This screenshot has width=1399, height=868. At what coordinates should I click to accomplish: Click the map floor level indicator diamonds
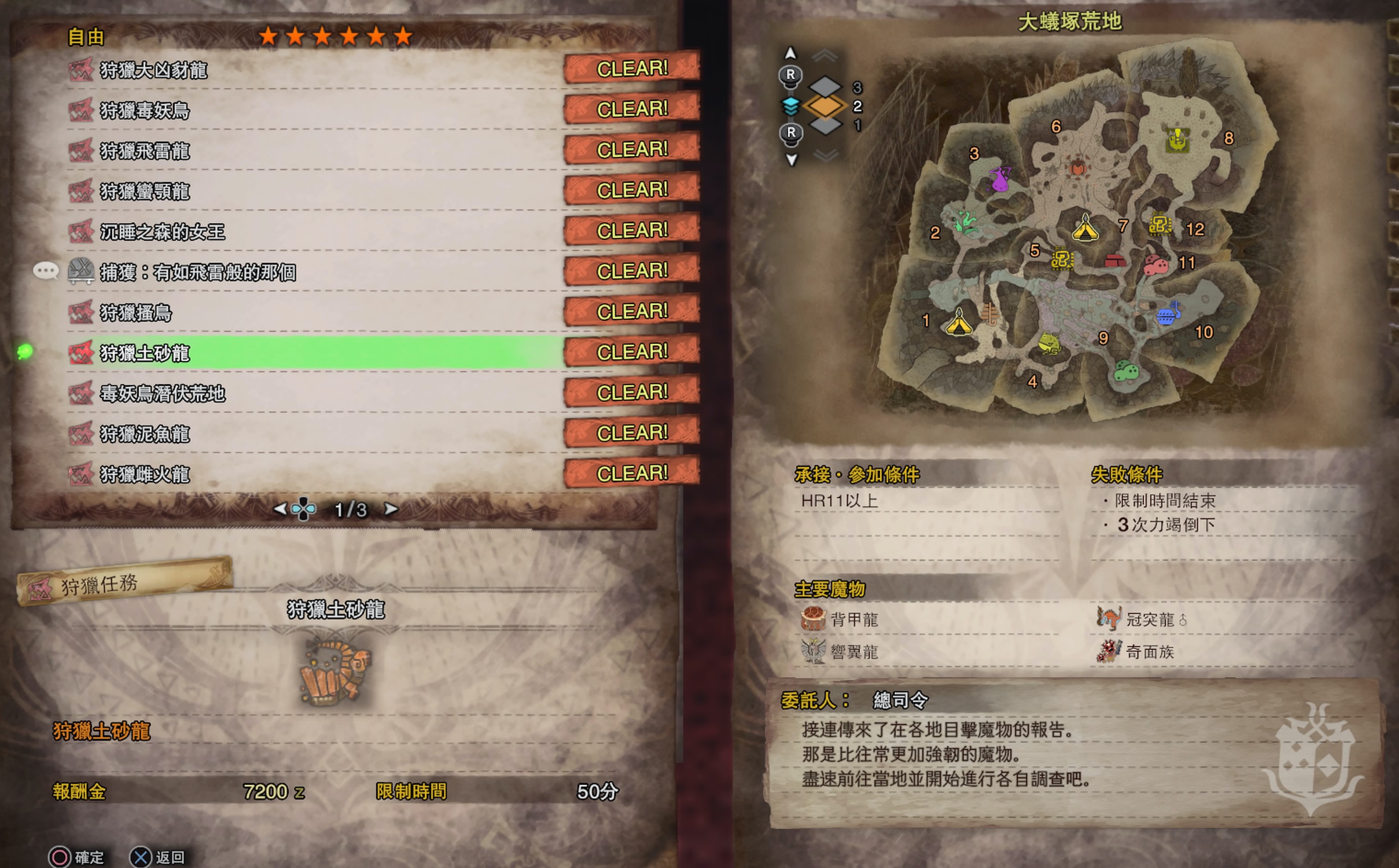point(825,106)
